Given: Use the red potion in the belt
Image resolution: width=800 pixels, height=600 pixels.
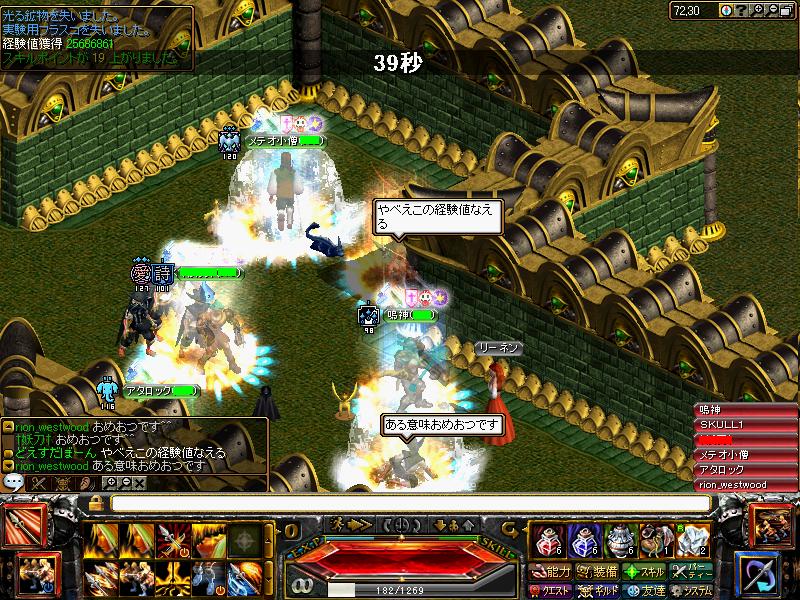Looking at the screenshot, I should 547,541.
